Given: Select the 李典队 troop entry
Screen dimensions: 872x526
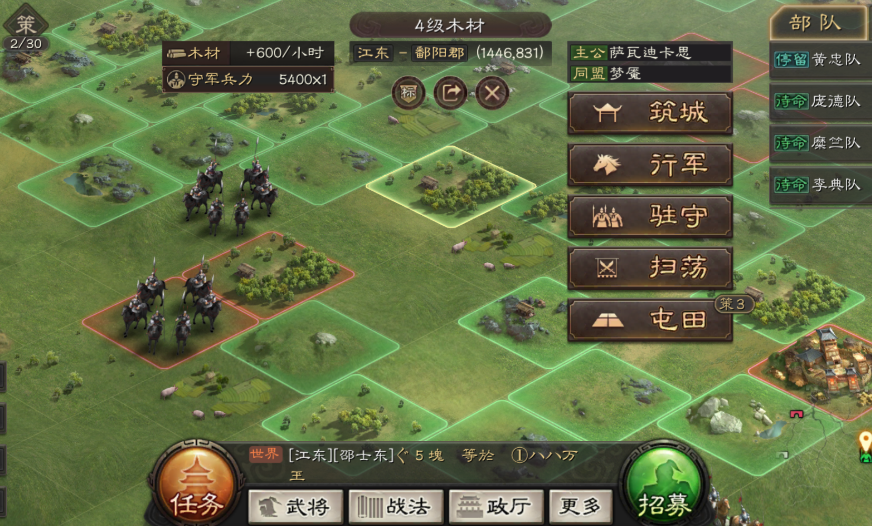Looking at the screenshot, I should click(819, 185).
